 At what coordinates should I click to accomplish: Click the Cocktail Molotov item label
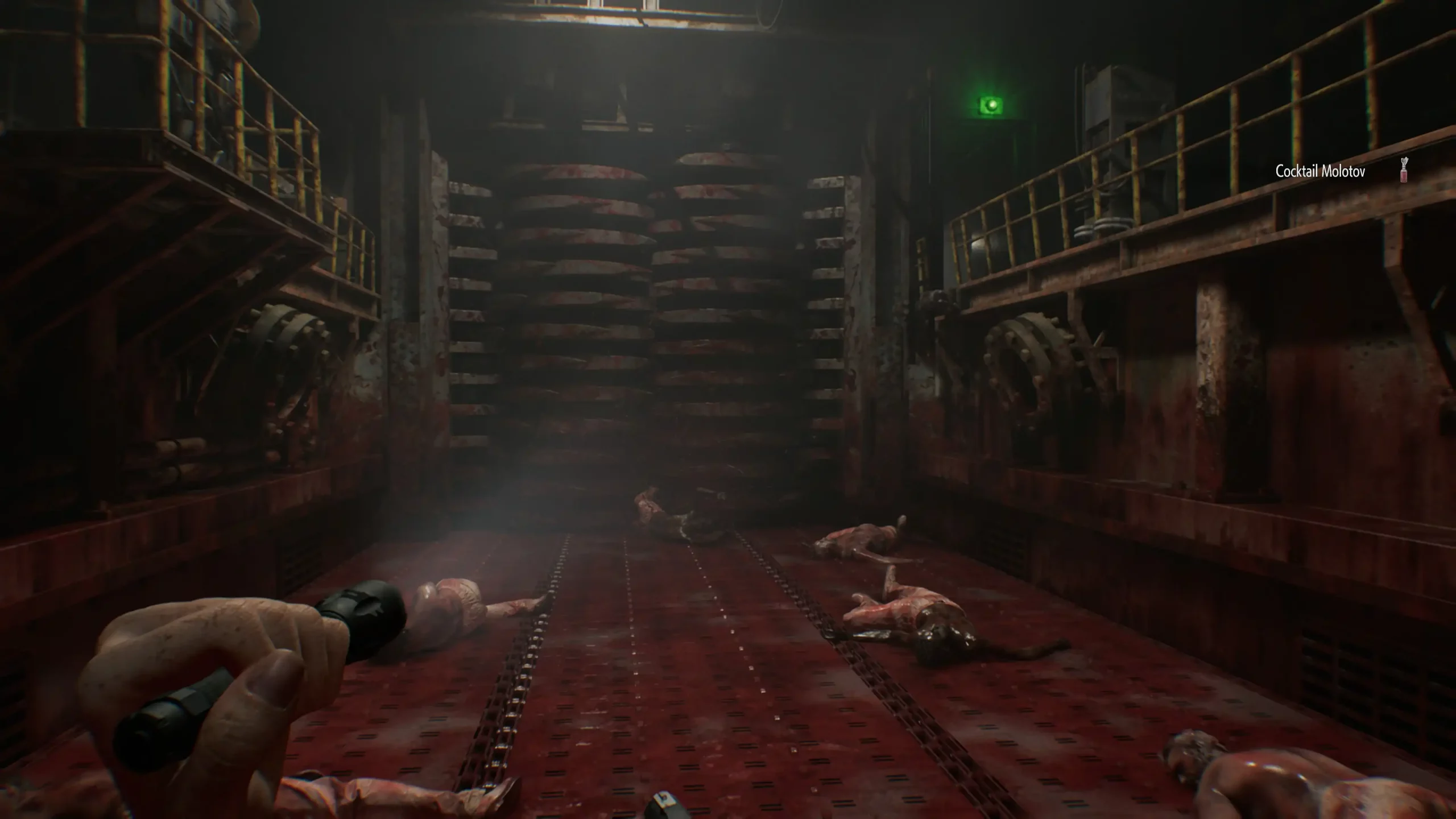pos(1320,172)
